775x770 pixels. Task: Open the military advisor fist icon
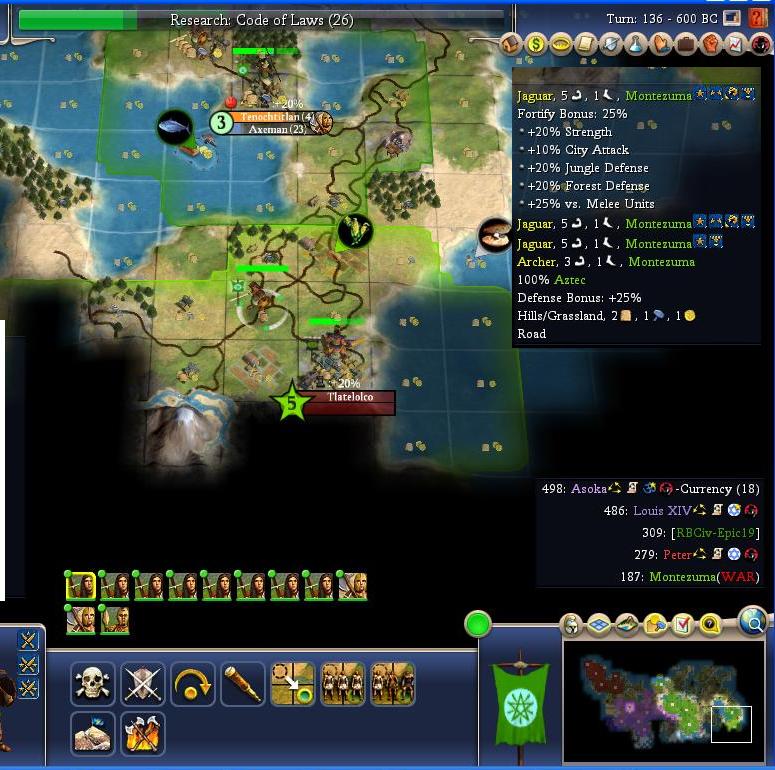(711, 44)
